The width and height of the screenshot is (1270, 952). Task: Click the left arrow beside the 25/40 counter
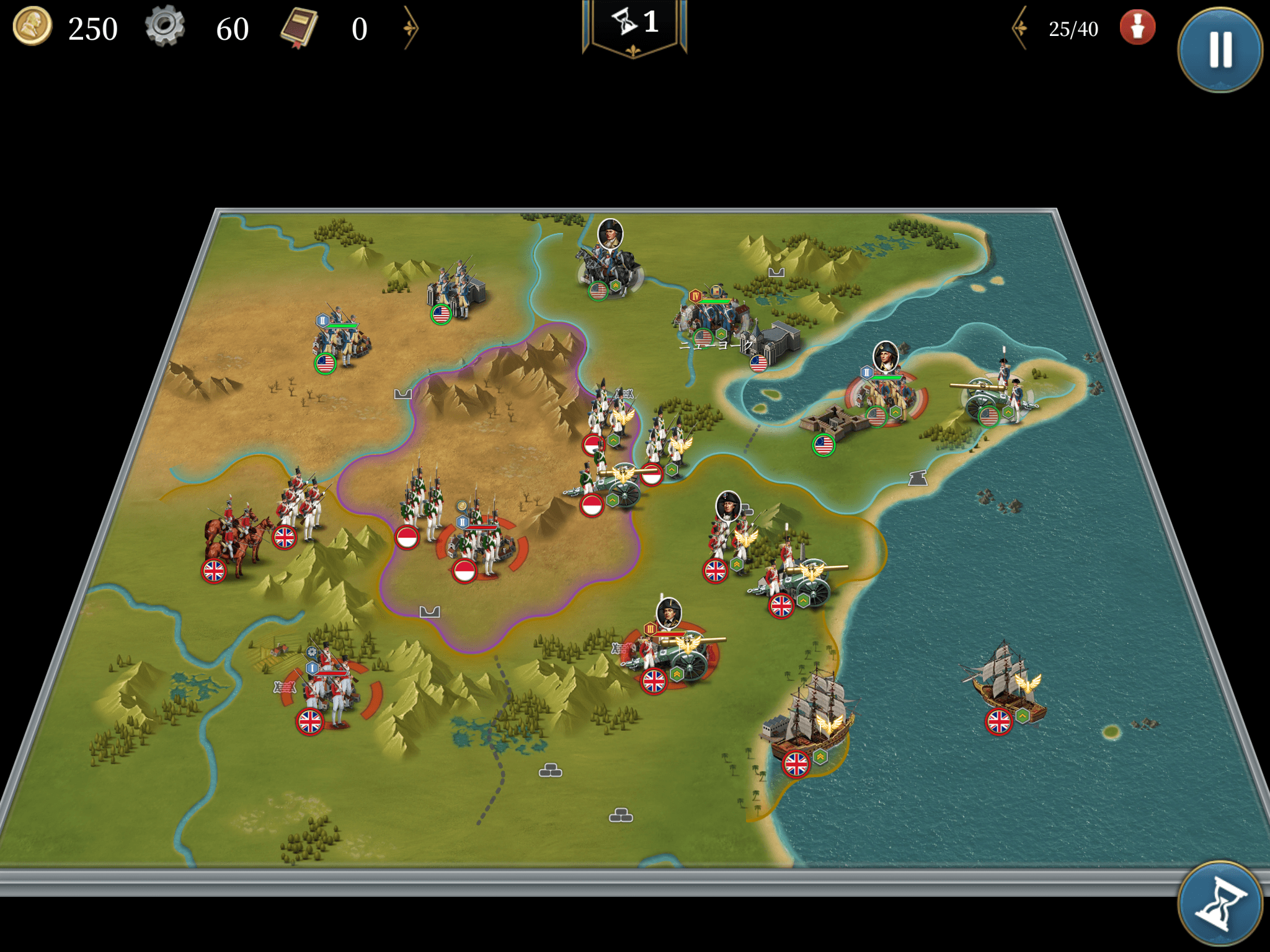pyautogui.click(x=1020, y=28)
